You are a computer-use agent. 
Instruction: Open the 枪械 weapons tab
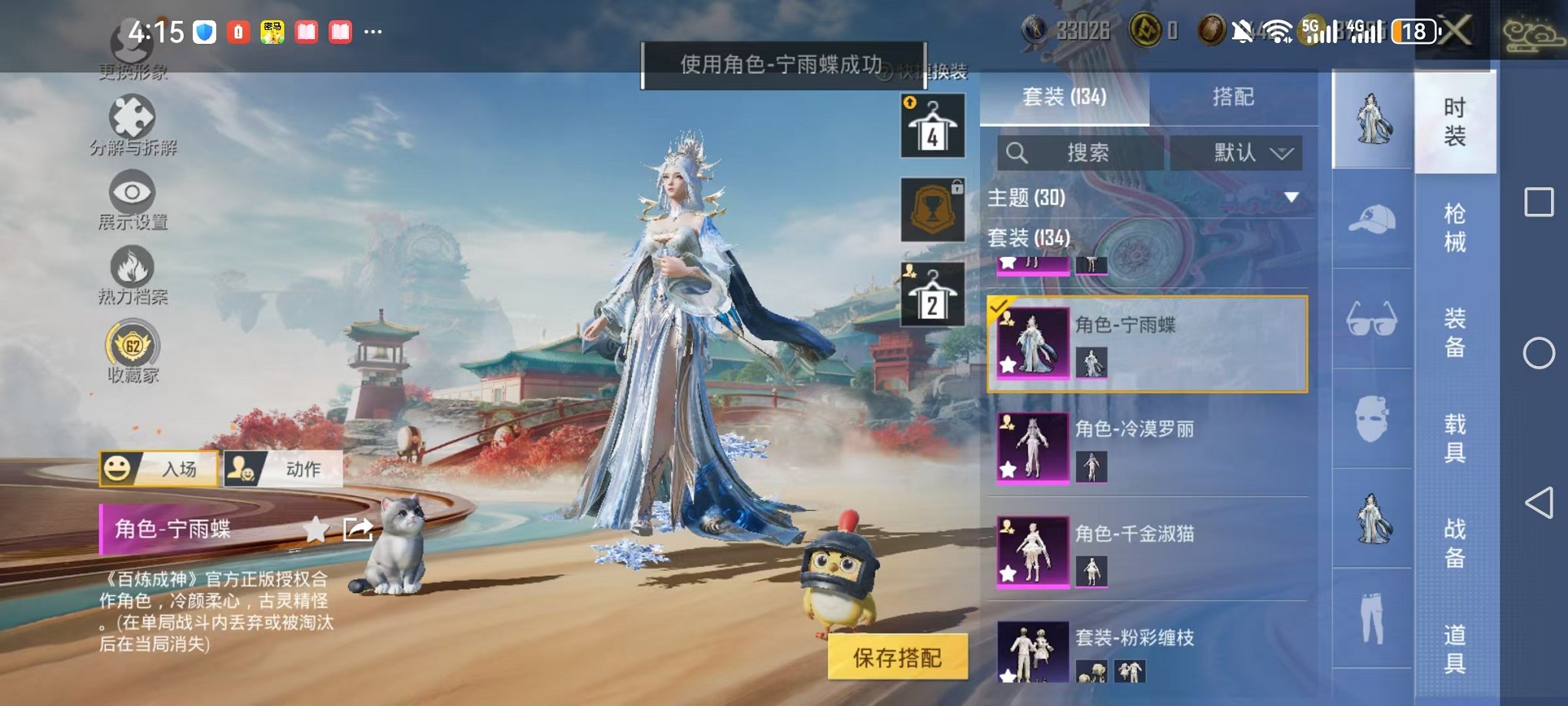pos(1455,227)
